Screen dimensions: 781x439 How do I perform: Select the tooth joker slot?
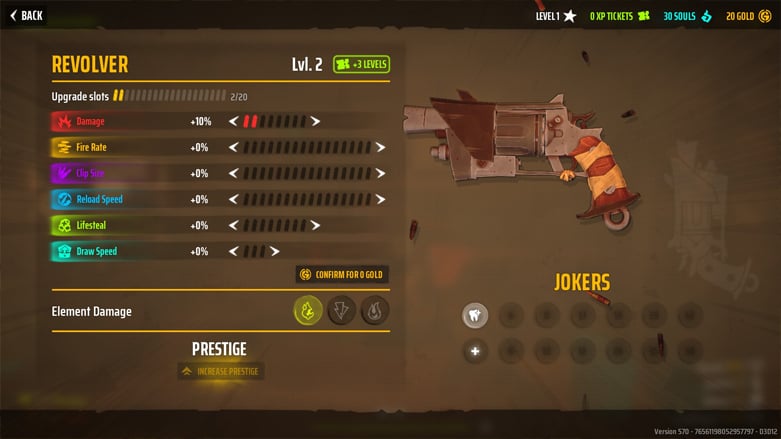pos(475,316)
